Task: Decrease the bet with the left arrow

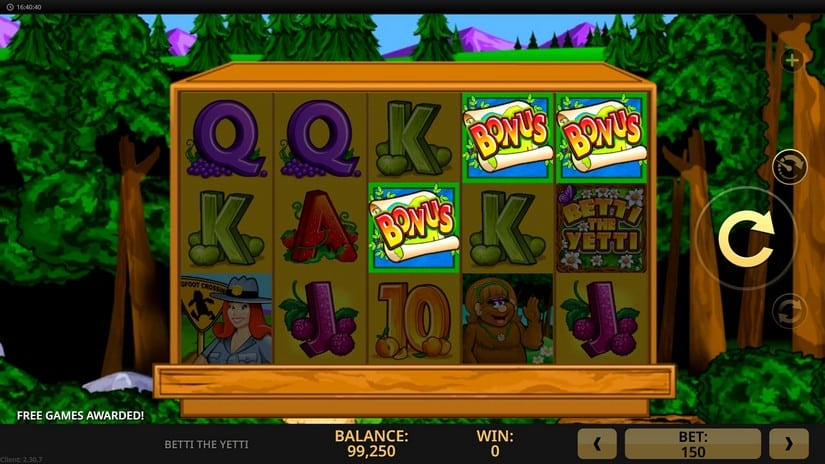Action: (x=598, y=443)
